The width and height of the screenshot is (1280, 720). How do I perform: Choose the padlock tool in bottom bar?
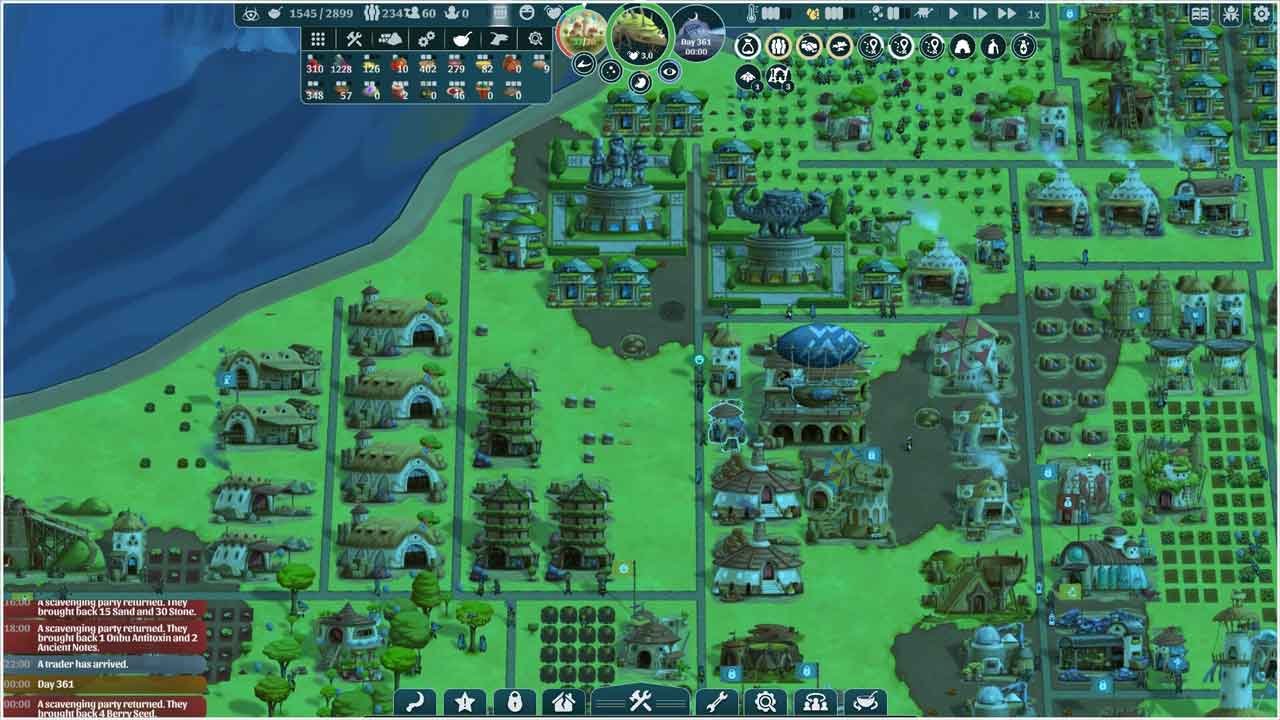[514, 702]
